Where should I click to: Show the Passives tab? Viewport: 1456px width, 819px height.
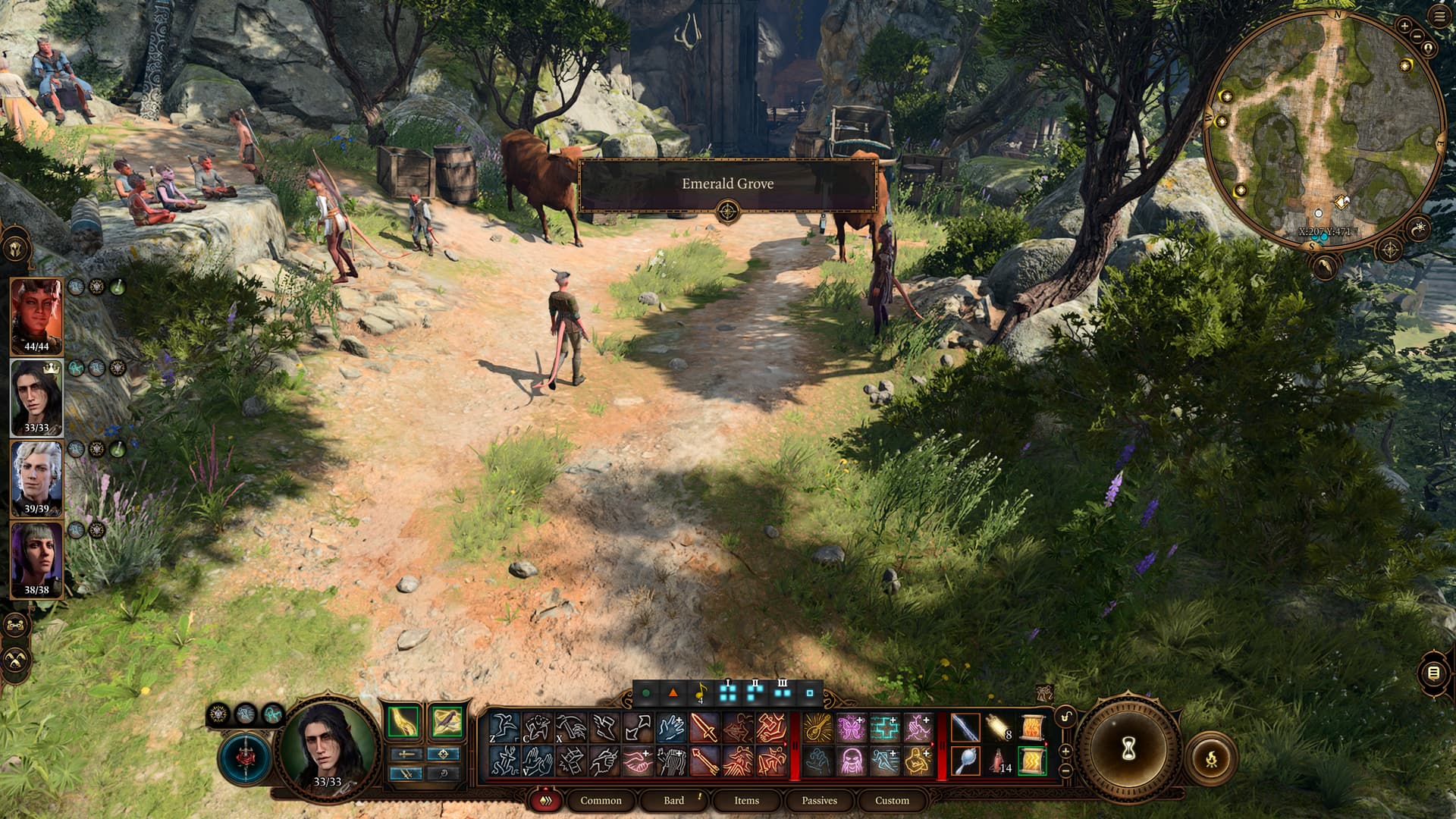tap(819, 800)
